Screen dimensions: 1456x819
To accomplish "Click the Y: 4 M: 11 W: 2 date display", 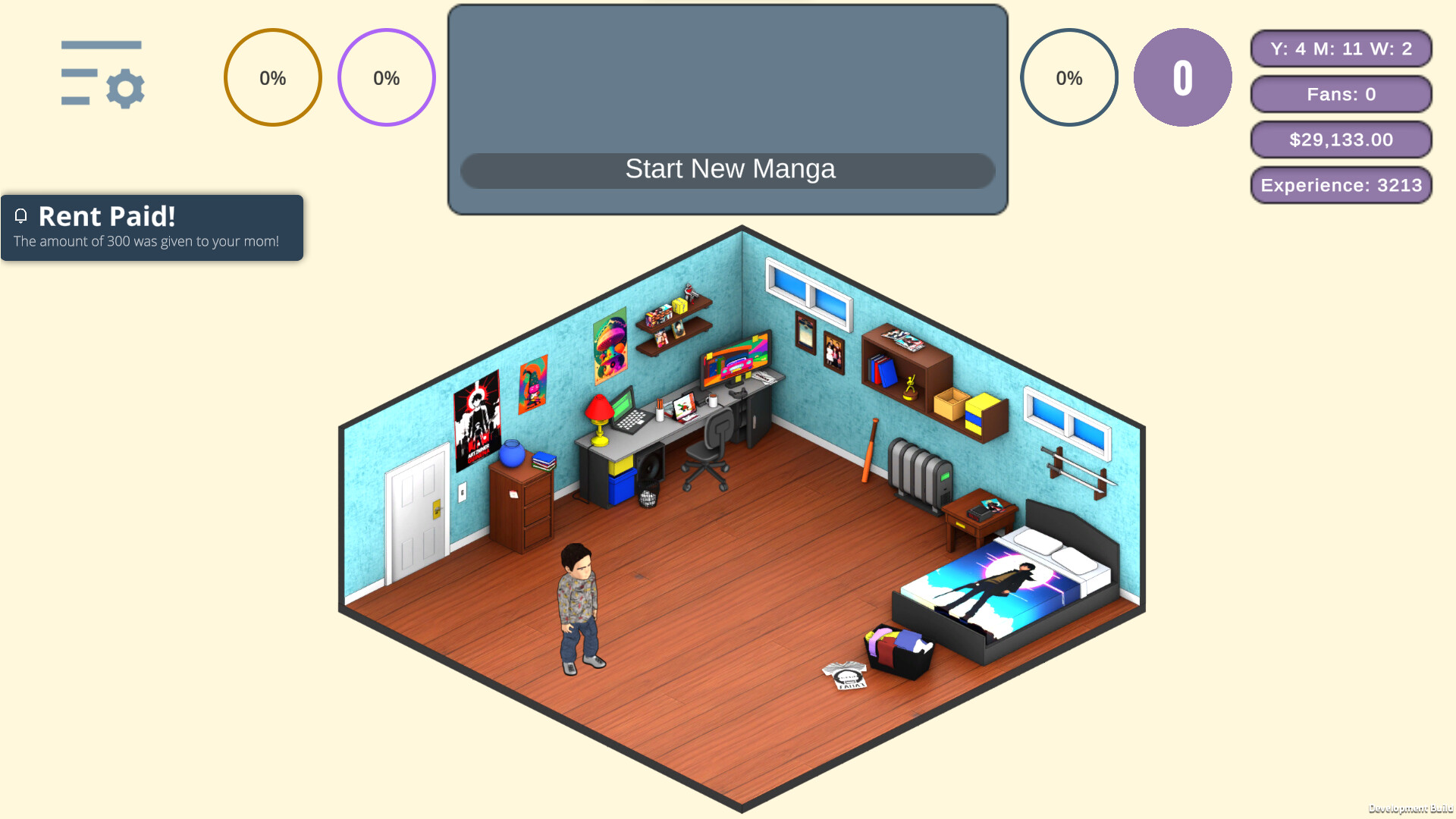I will (x=1341, y=49).
